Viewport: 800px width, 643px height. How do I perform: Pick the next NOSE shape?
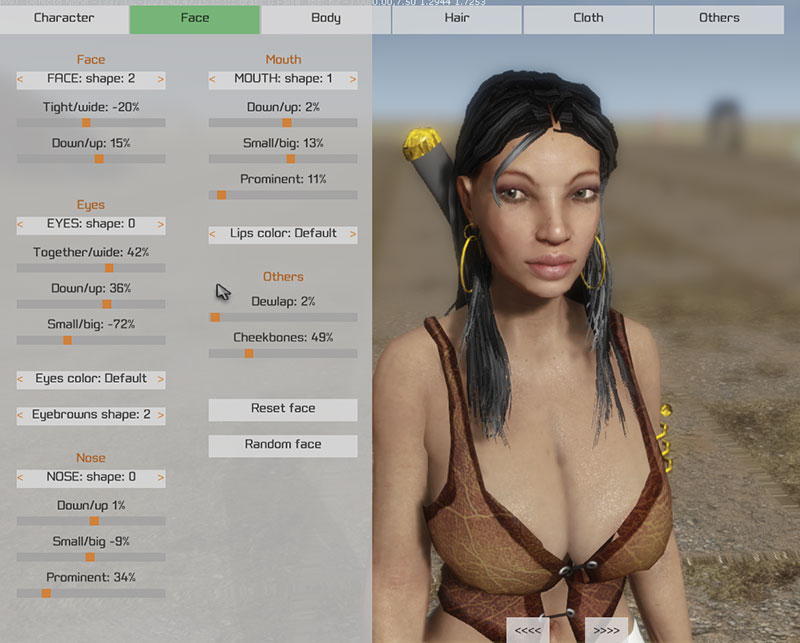pos(161,478)
